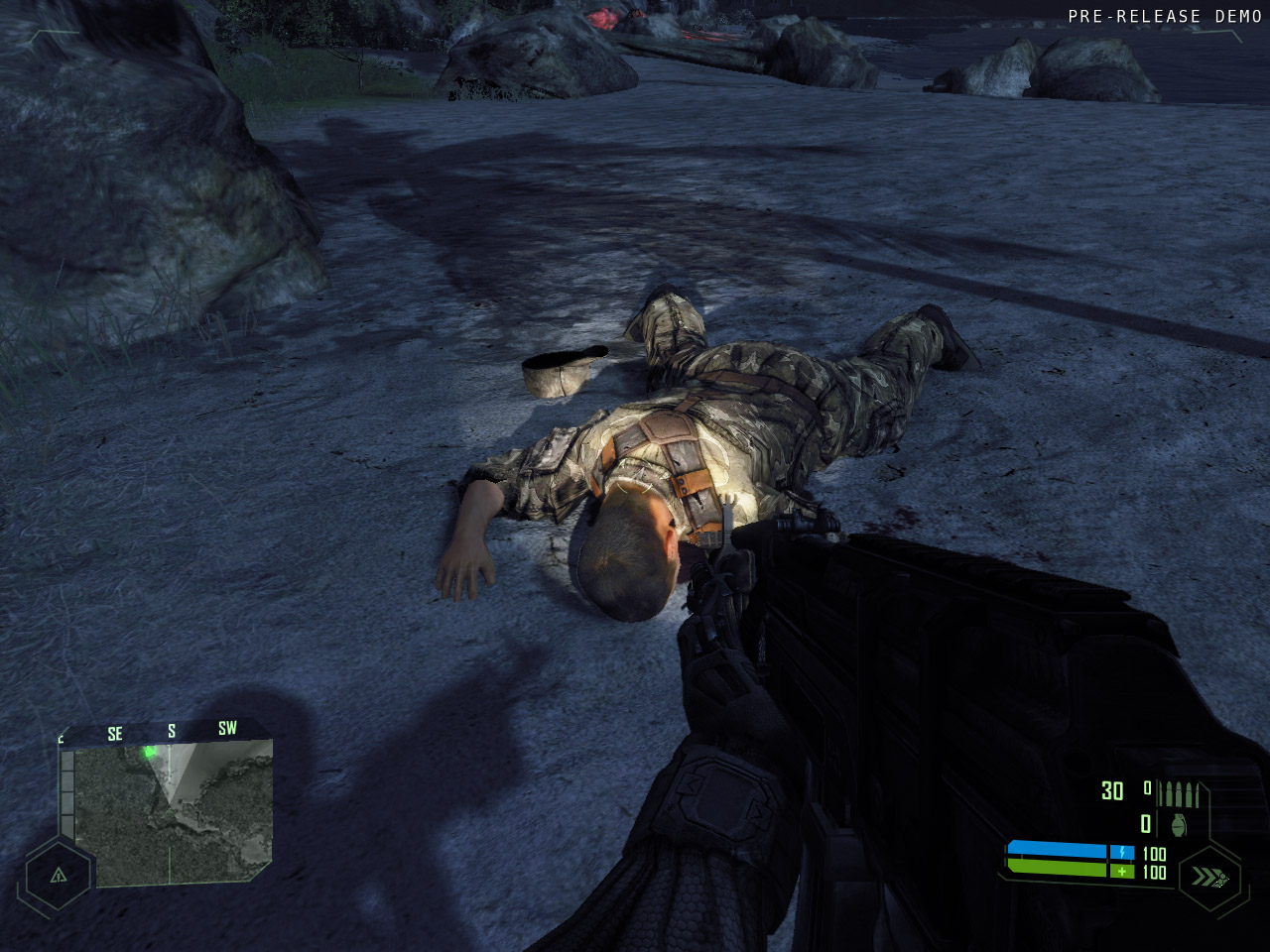
Task: Select the warning triangle hexagon icon
Action: (59, 875)
